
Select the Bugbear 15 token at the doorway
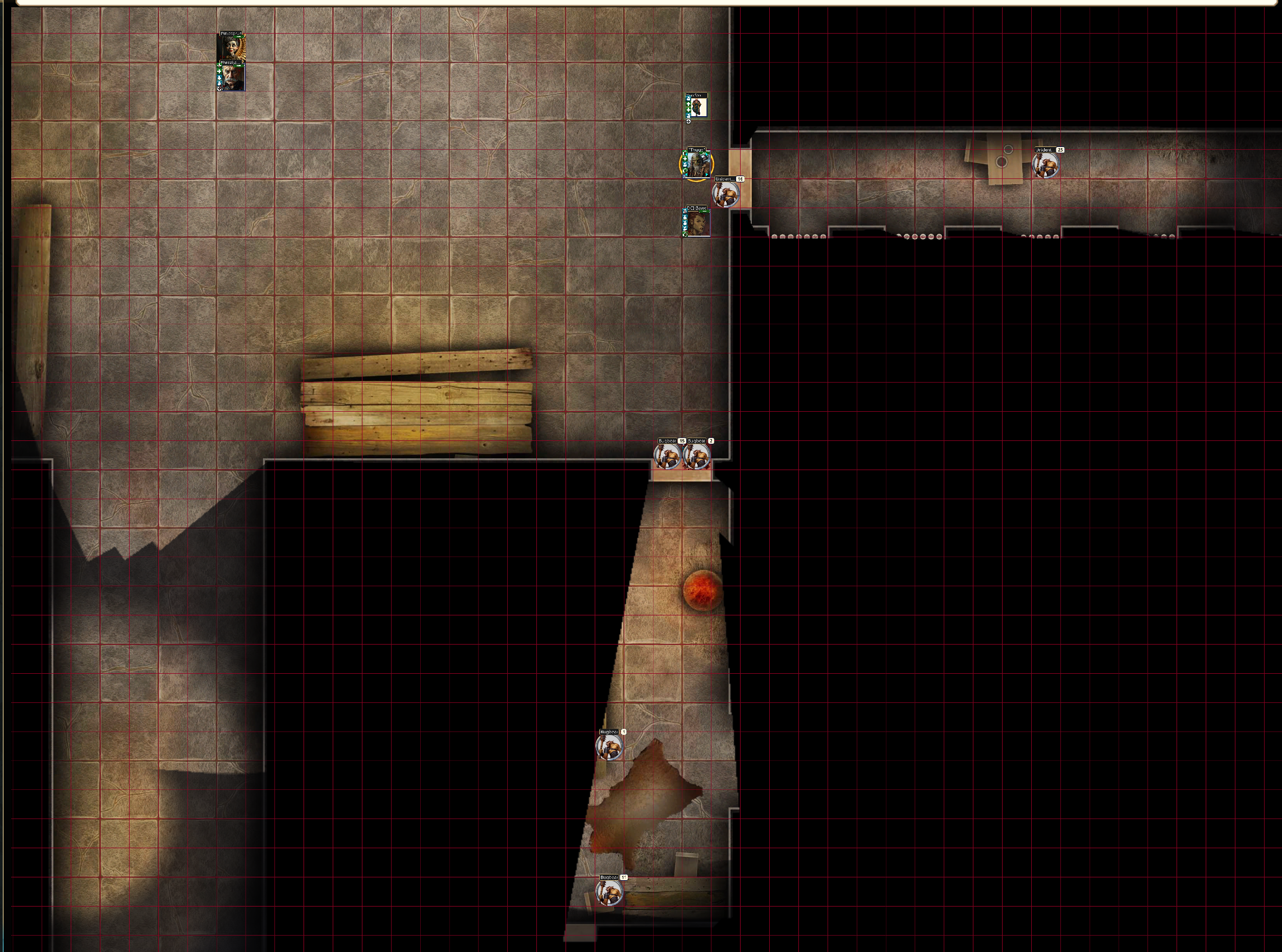click(x=668, y=458)
